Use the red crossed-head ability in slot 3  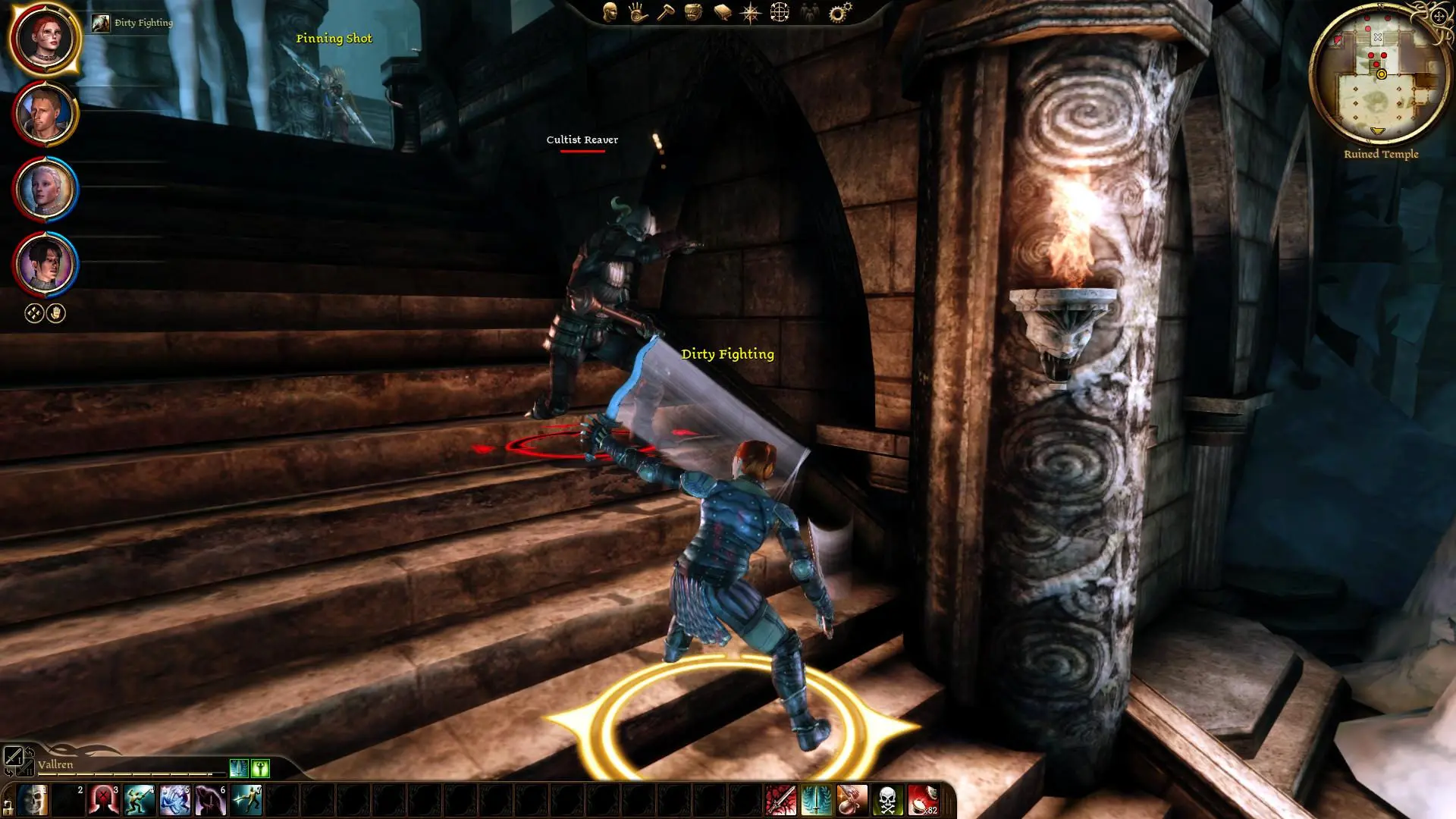104,800
